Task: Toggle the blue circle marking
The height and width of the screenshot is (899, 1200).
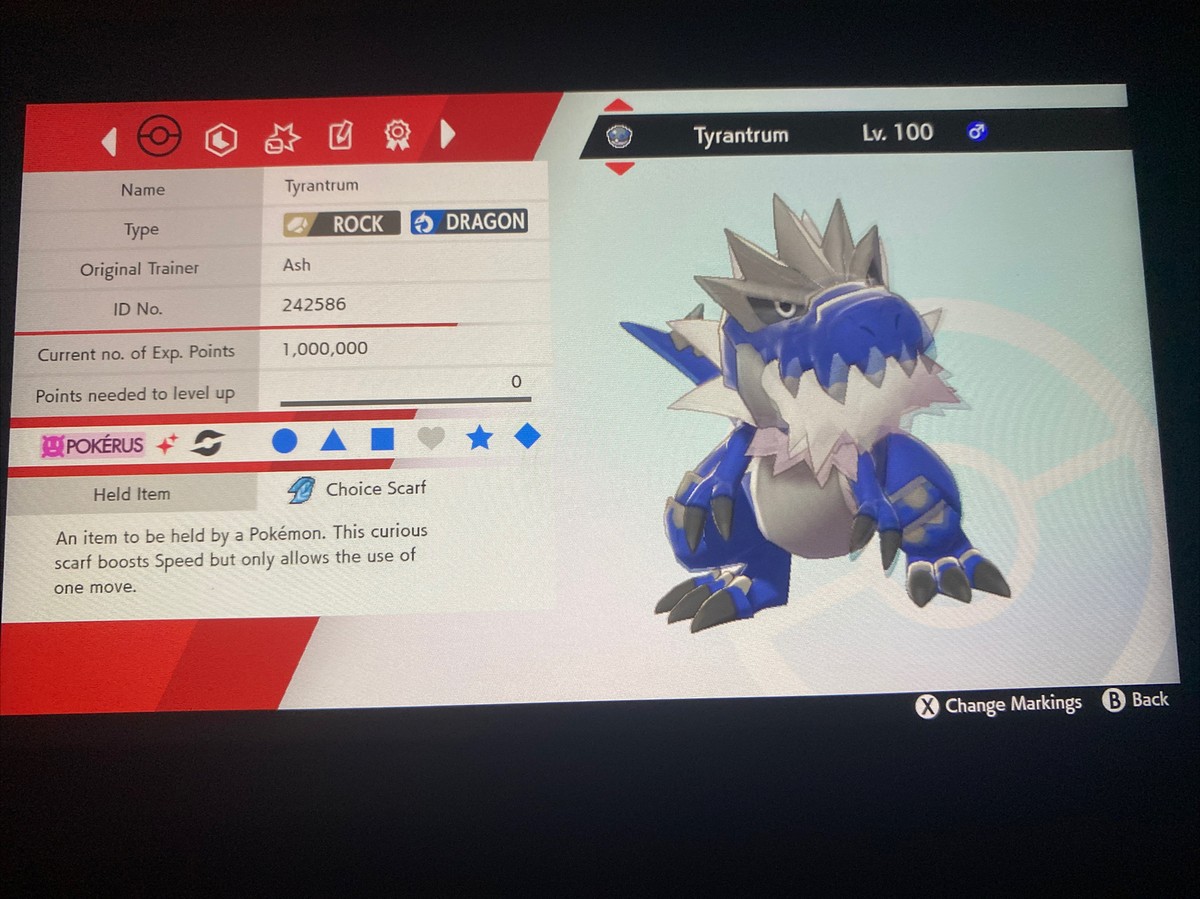Action: [285, 440]
